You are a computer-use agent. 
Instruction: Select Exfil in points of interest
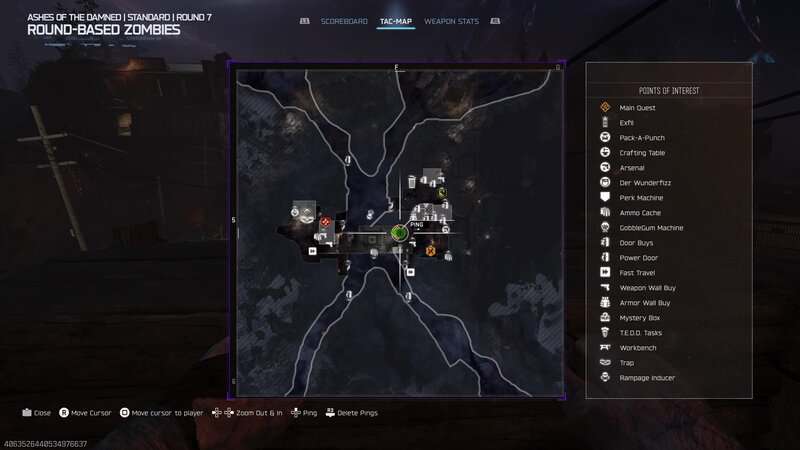[x=626, y=123]
